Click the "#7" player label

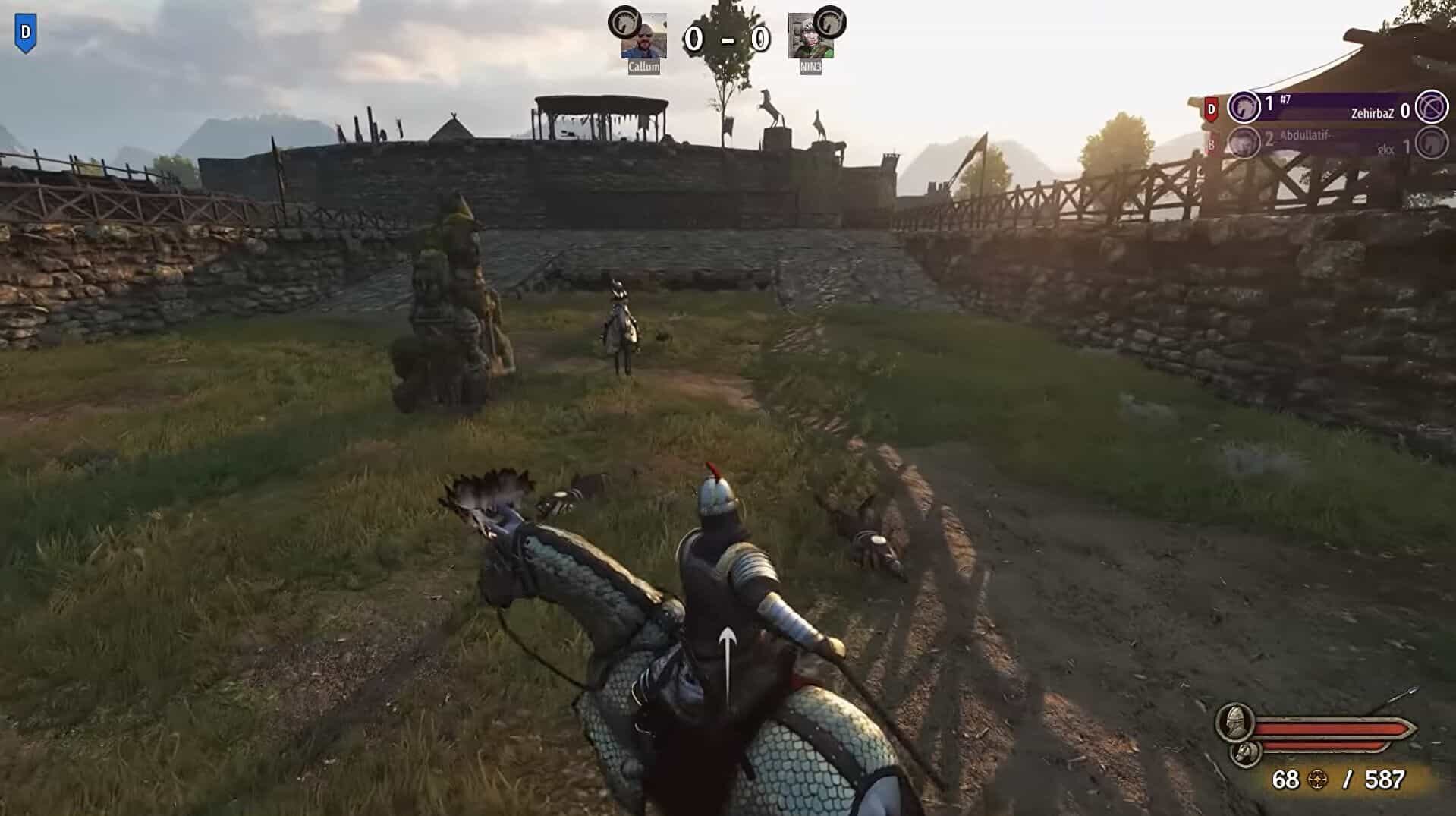[x=1285, y=100]
